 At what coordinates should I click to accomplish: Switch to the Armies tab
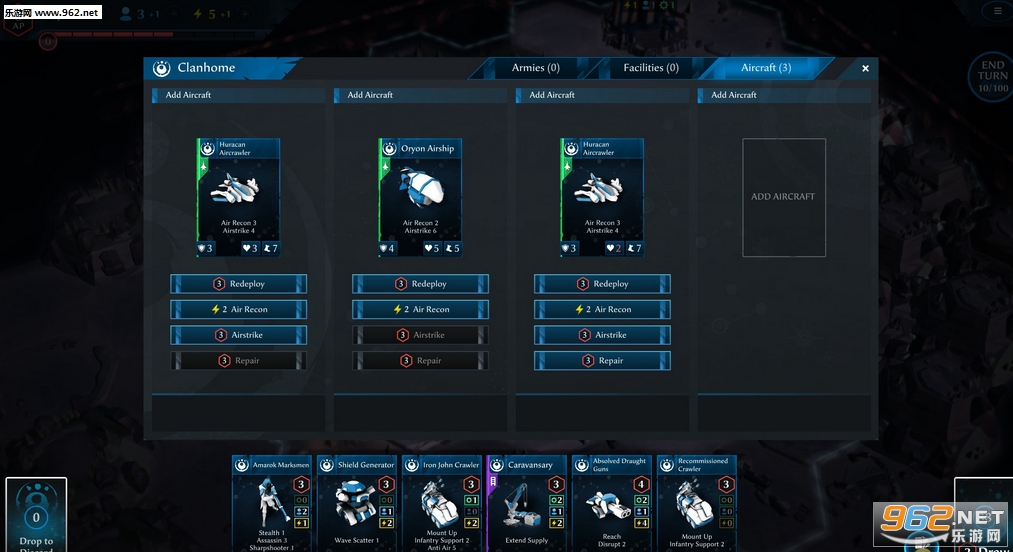[x=535, y=68]
